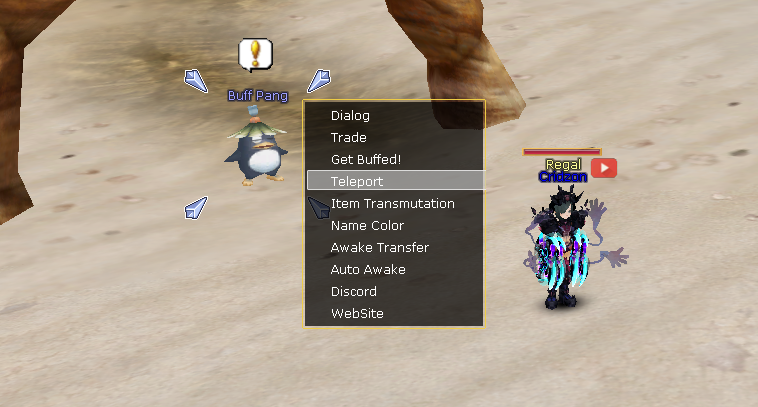Choose the Teleport menu entry

pos(357,182)
